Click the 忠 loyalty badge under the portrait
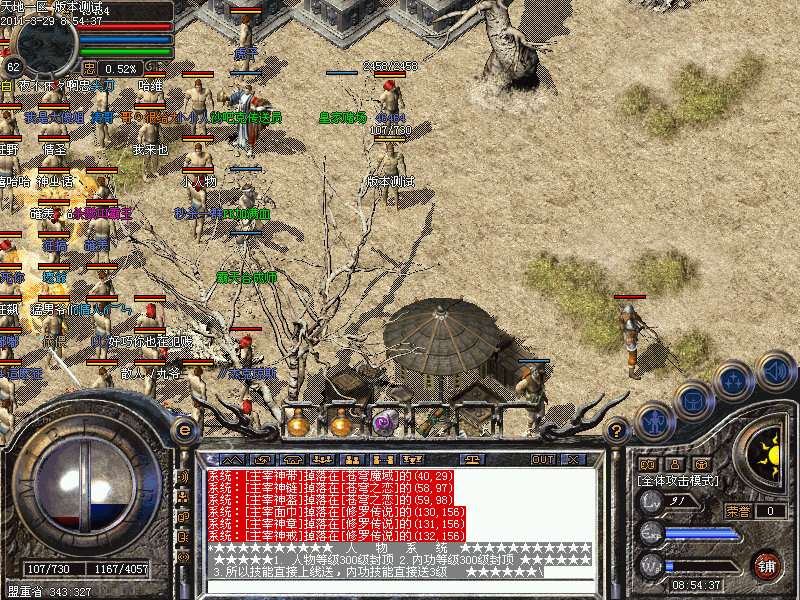800x600 pixels. (x=90, y=68)
